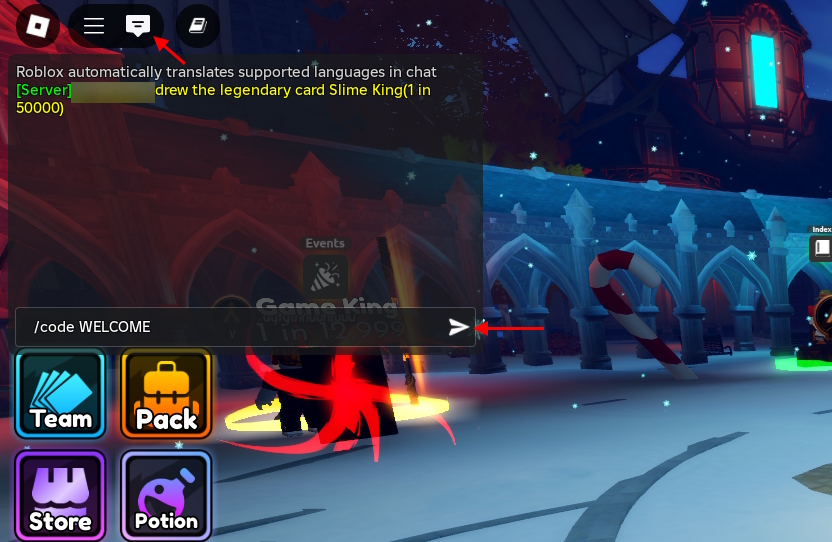Focus the chat input text box
832x542 pixels.
[x=230, y=327]
